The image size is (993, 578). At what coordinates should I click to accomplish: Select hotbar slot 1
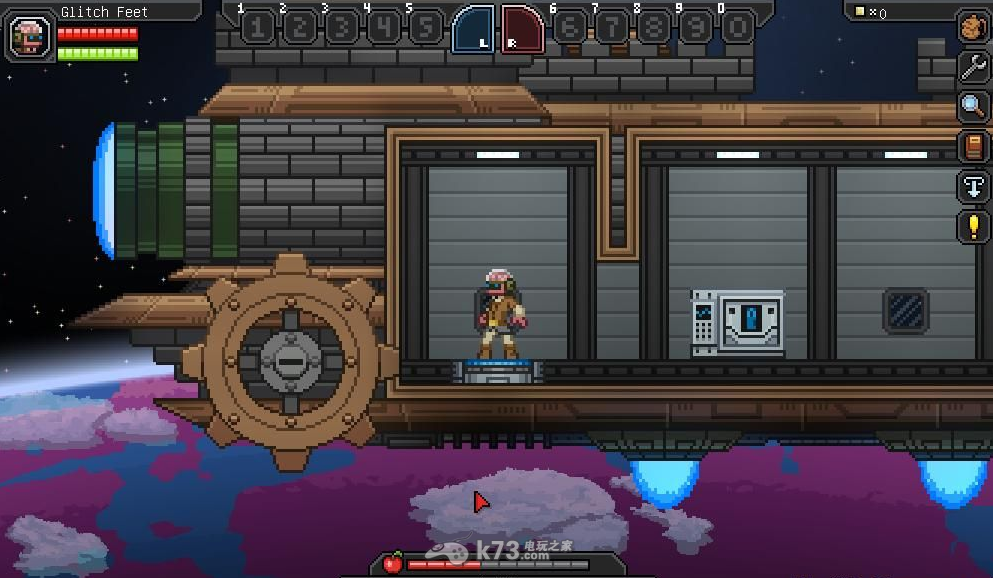click(x=257, y=27)
